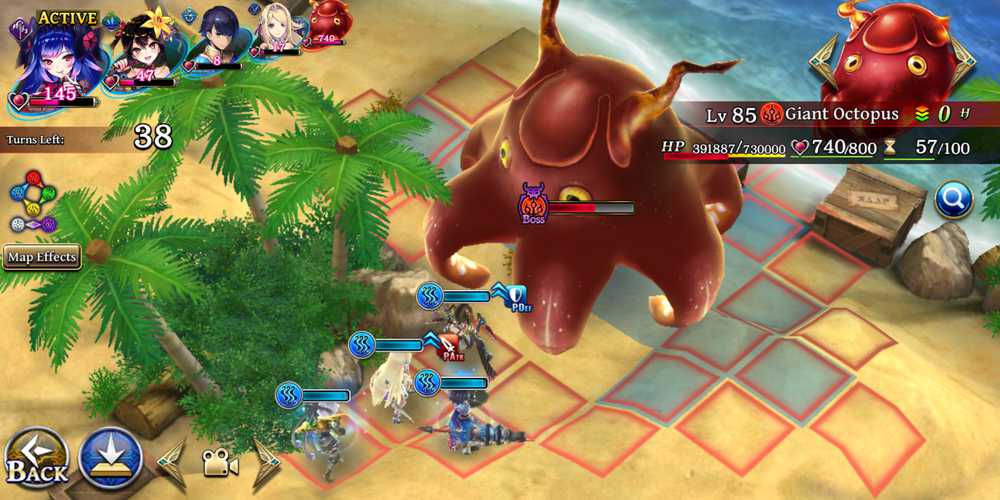View the element affinity chart icon
Viewport: 1000px width, 500px height.
click(34, 202)
